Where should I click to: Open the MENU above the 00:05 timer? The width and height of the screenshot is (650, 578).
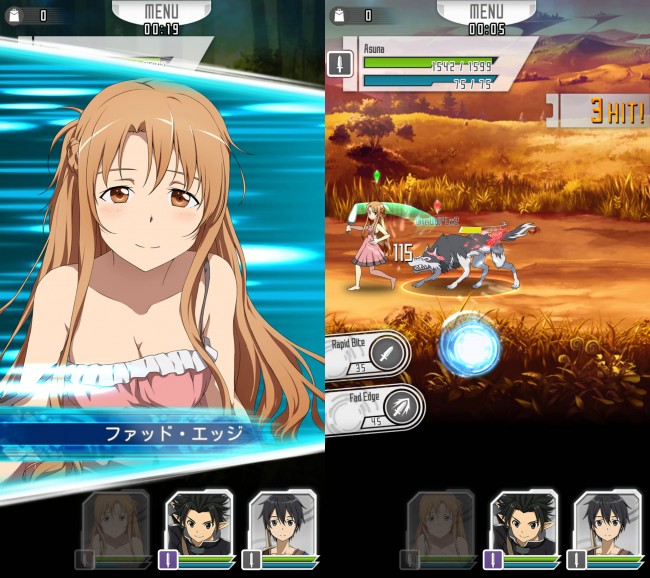click(x=486, y=12)
